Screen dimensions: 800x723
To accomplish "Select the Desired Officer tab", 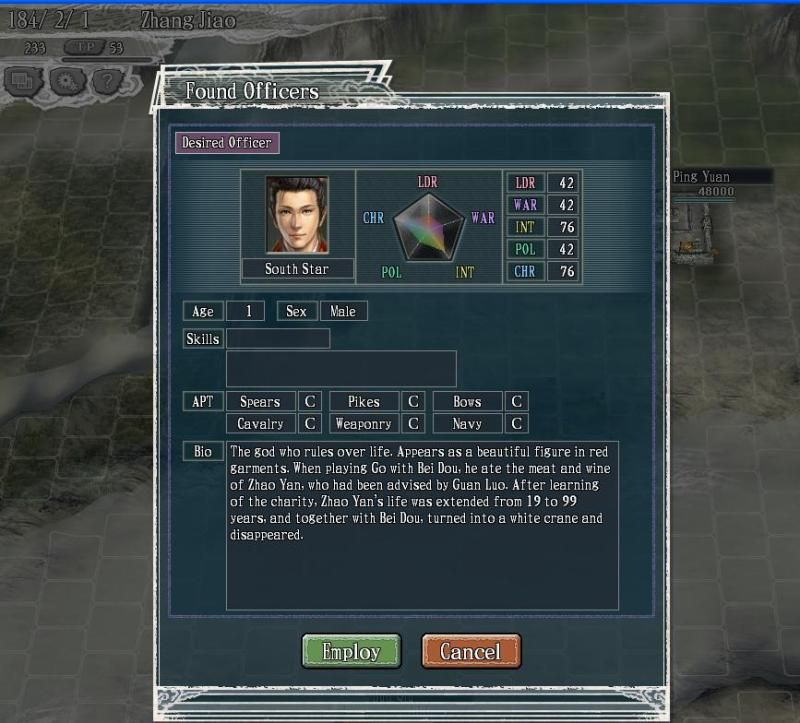I will pos(226,143).
